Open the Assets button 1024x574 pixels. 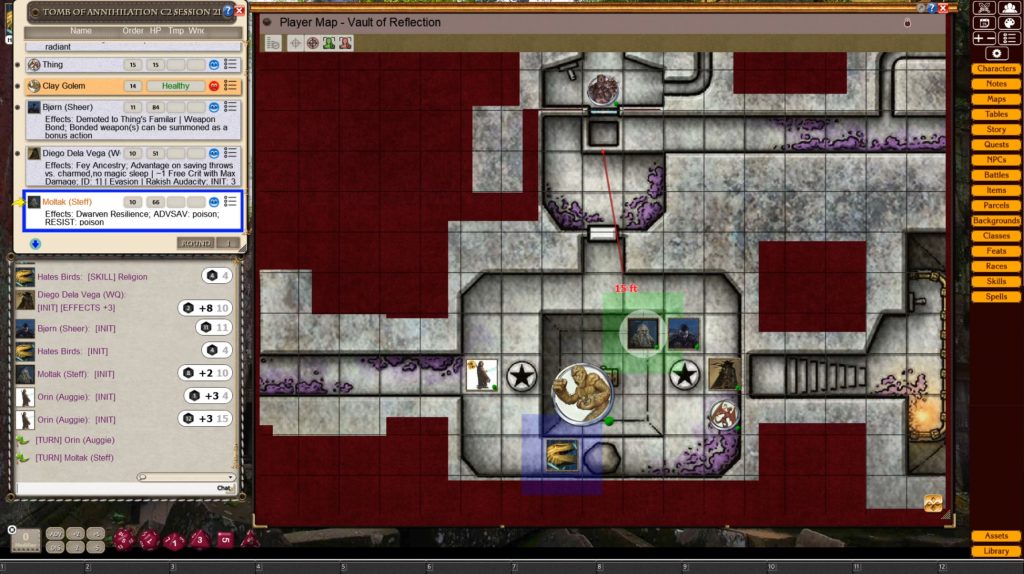996,536
